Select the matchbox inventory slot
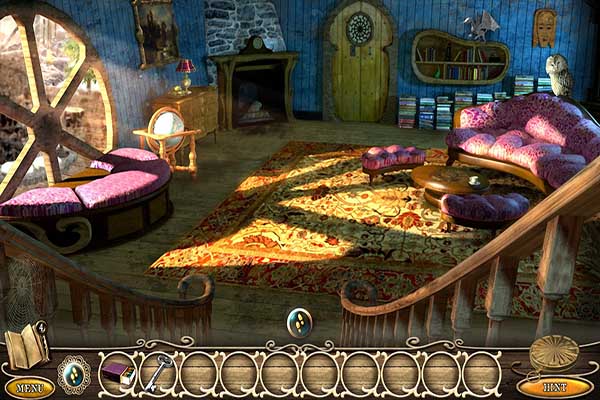The image size is (600, 400). (x=118, y=374)
